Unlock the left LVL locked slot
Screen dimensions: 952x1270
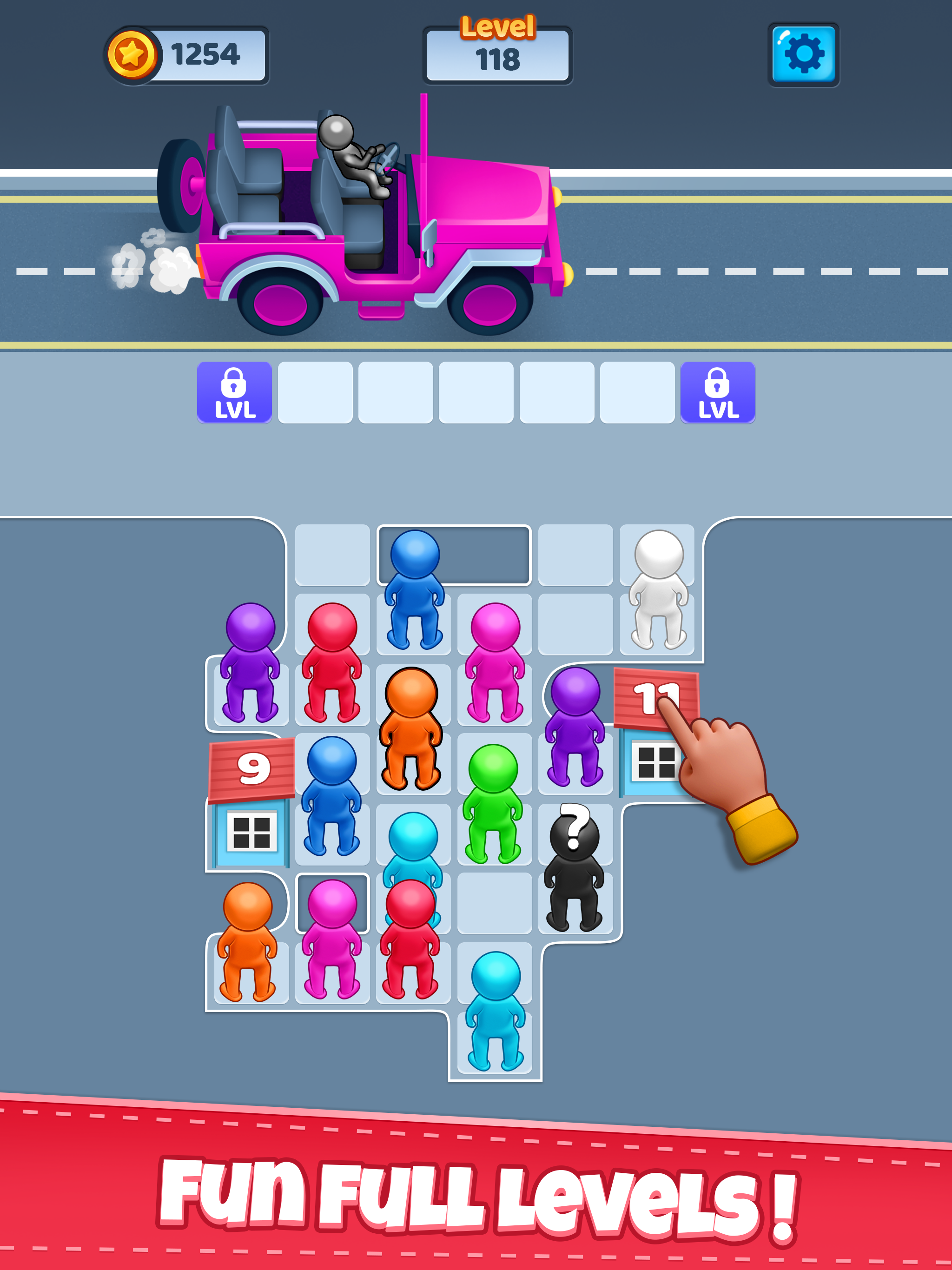pos(235,393)
